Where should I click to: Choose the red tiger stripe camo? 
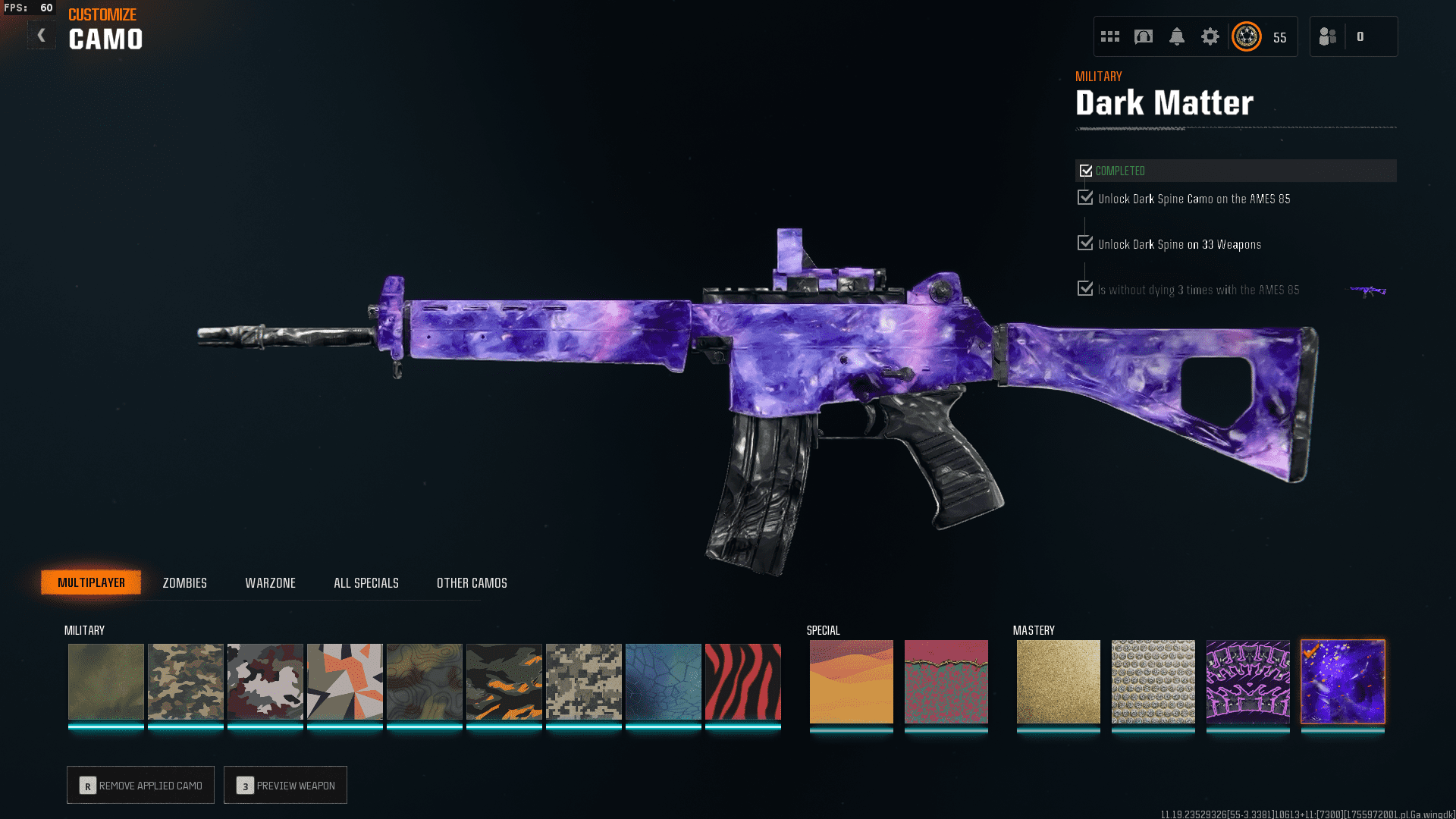(742, 682)
